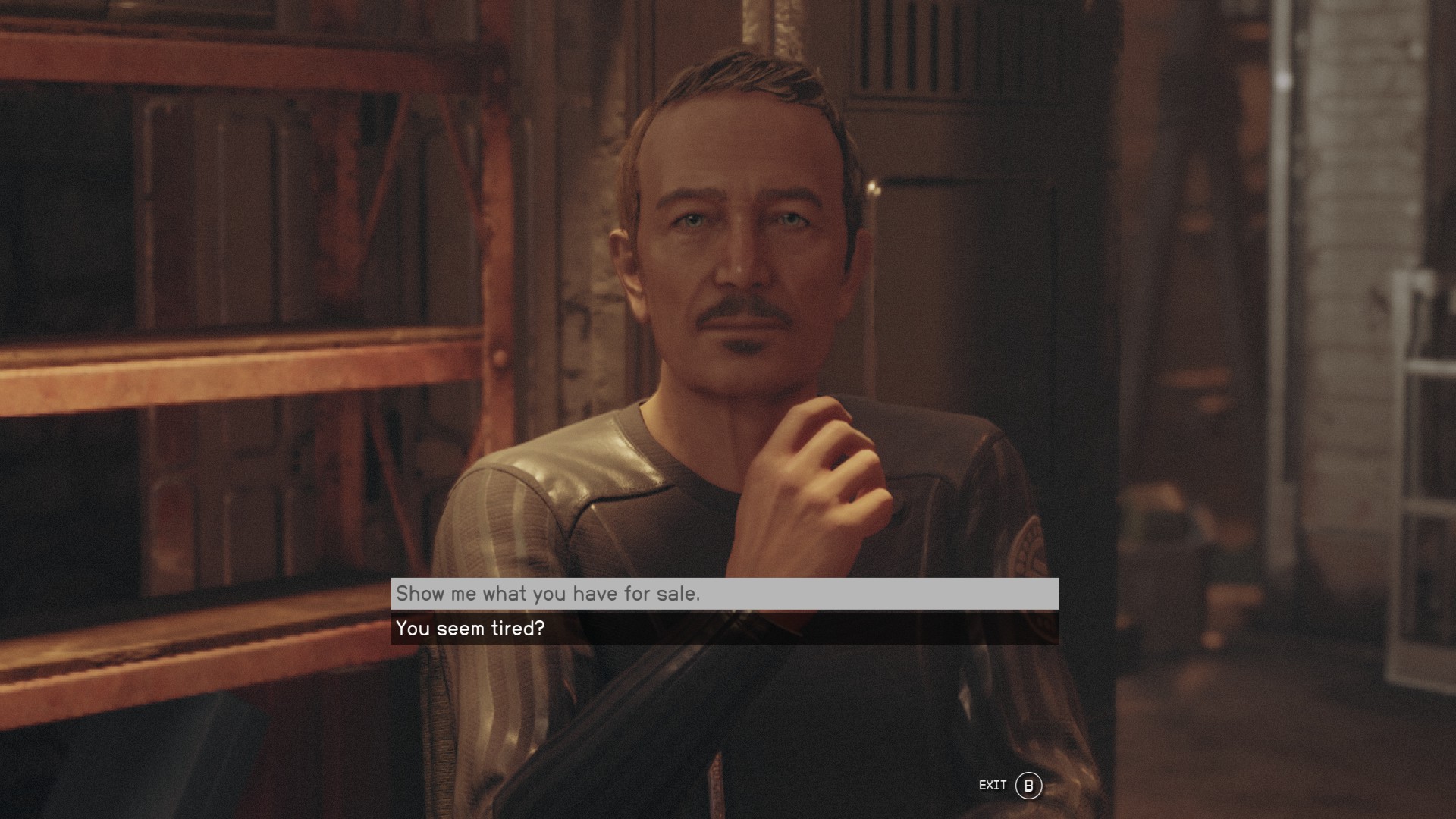This screenshot has width=1456, height=819.
Task: Choose "Show me what you have for sale."
Action: (x=724, y=594)
